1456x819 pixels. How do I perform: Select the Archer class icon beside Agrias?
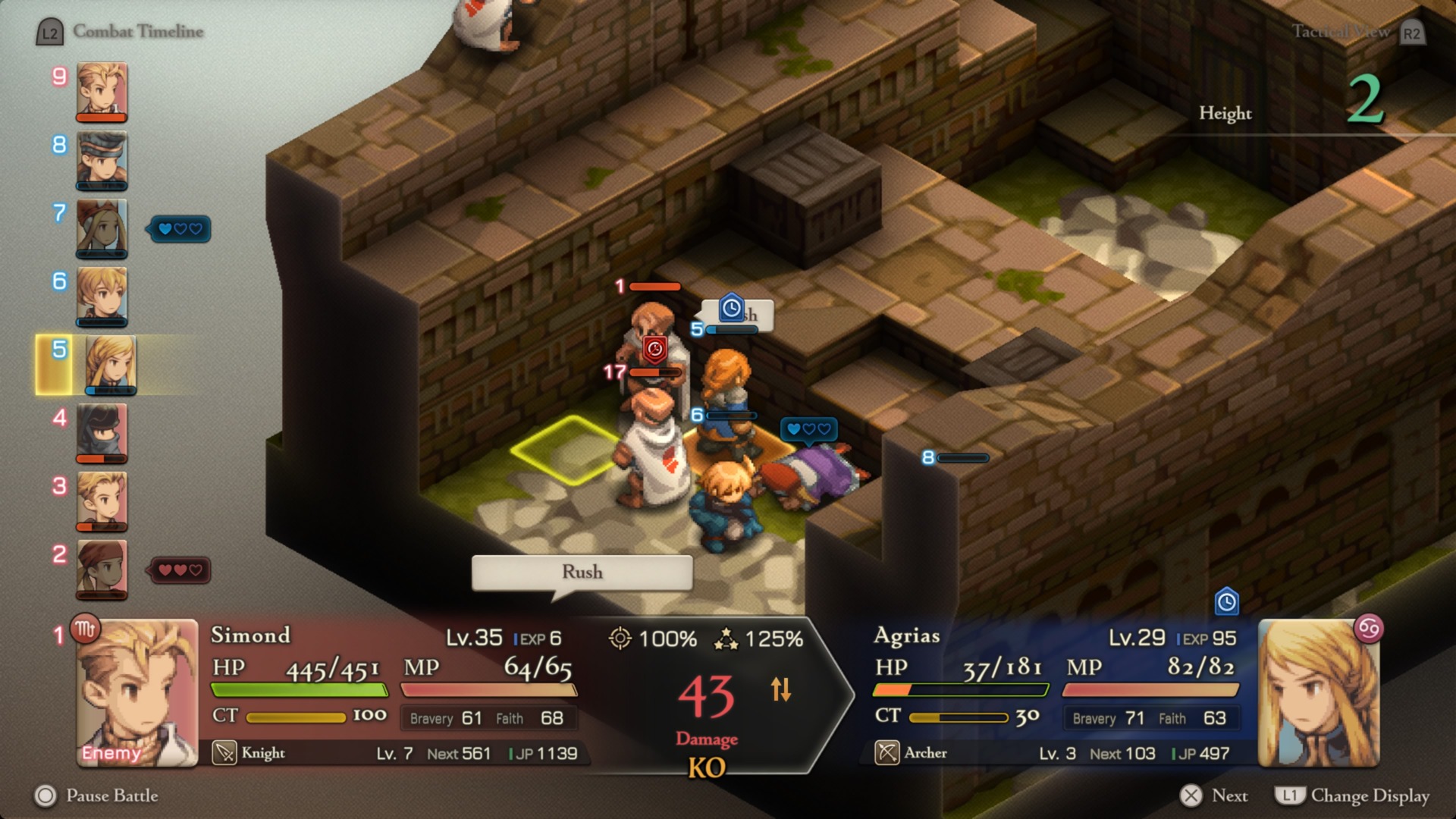coord(886,753)
